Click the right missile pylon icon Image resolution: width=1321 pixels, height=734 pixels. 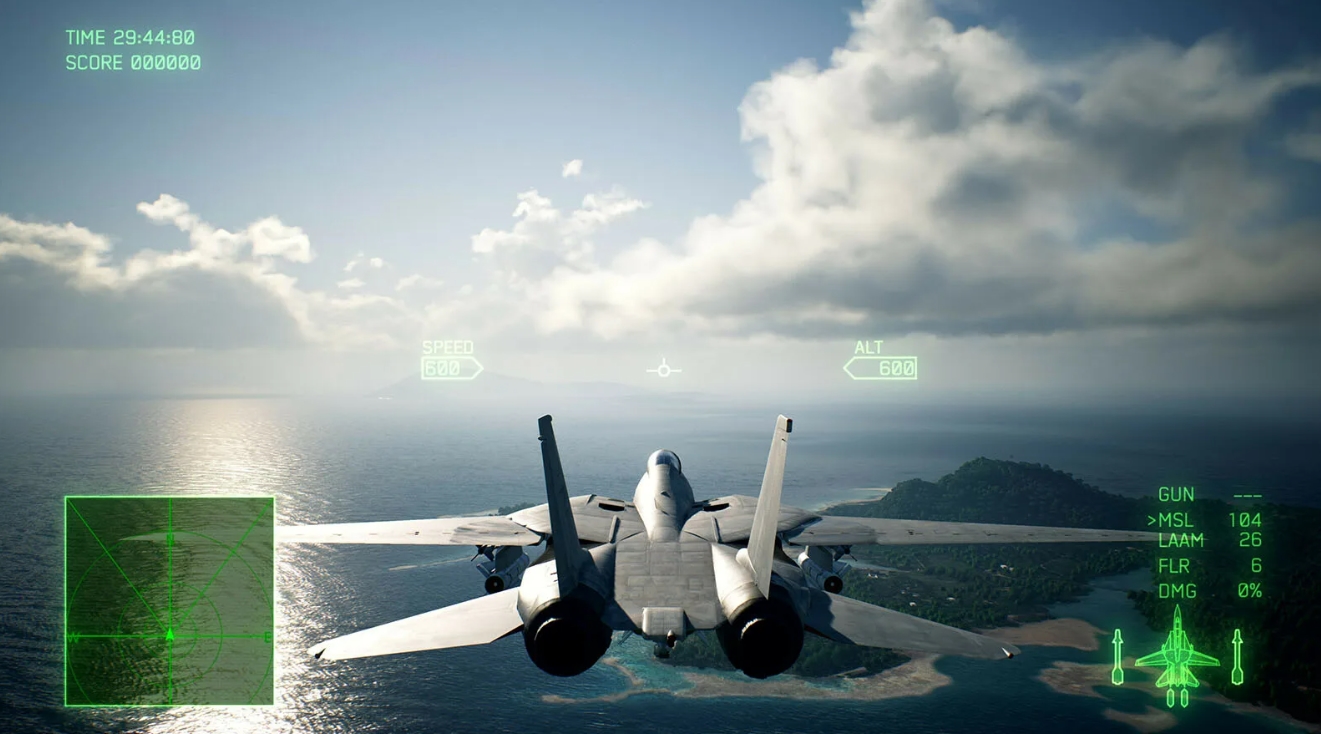1238,655
